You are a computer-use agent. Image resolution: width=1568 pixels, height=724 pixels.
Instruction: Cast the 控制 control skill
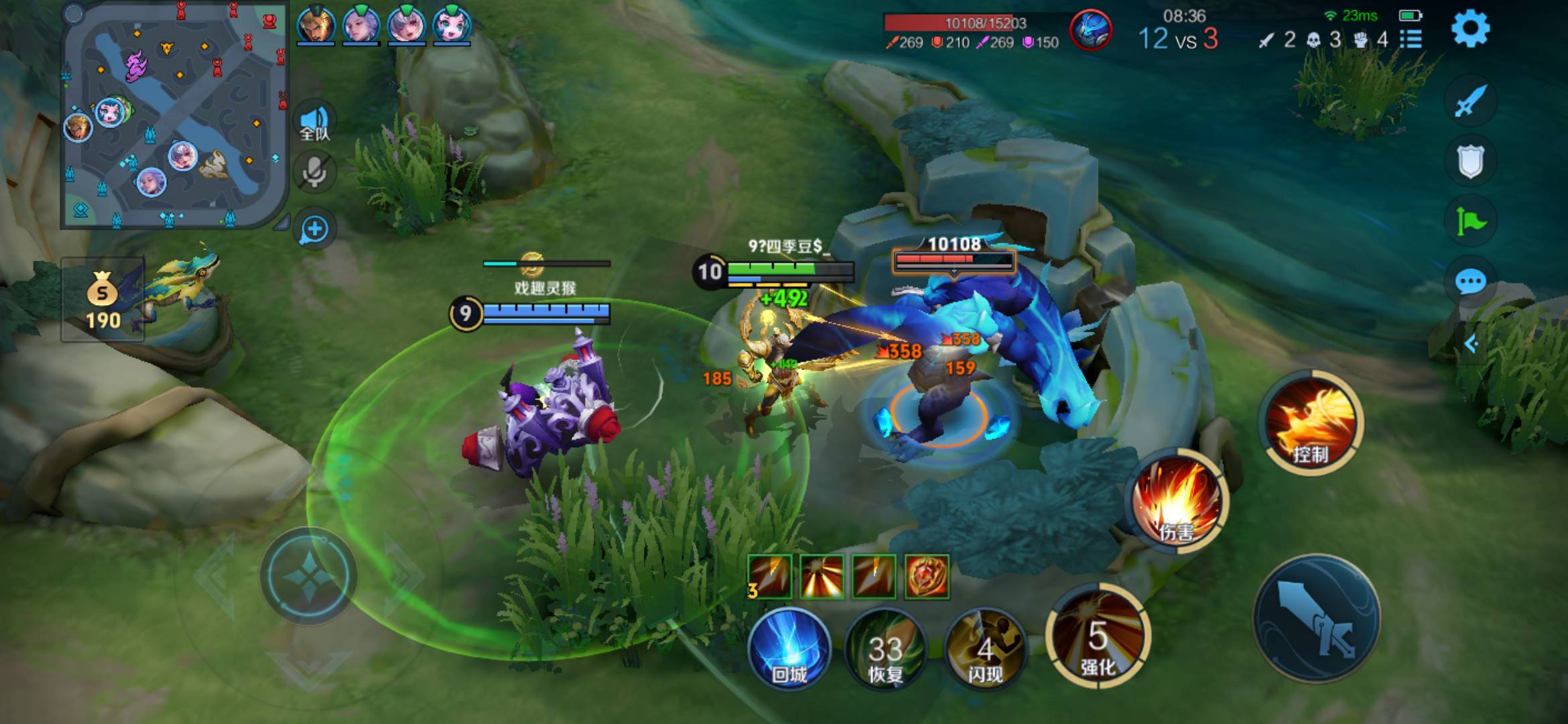tap(1310, 422)
